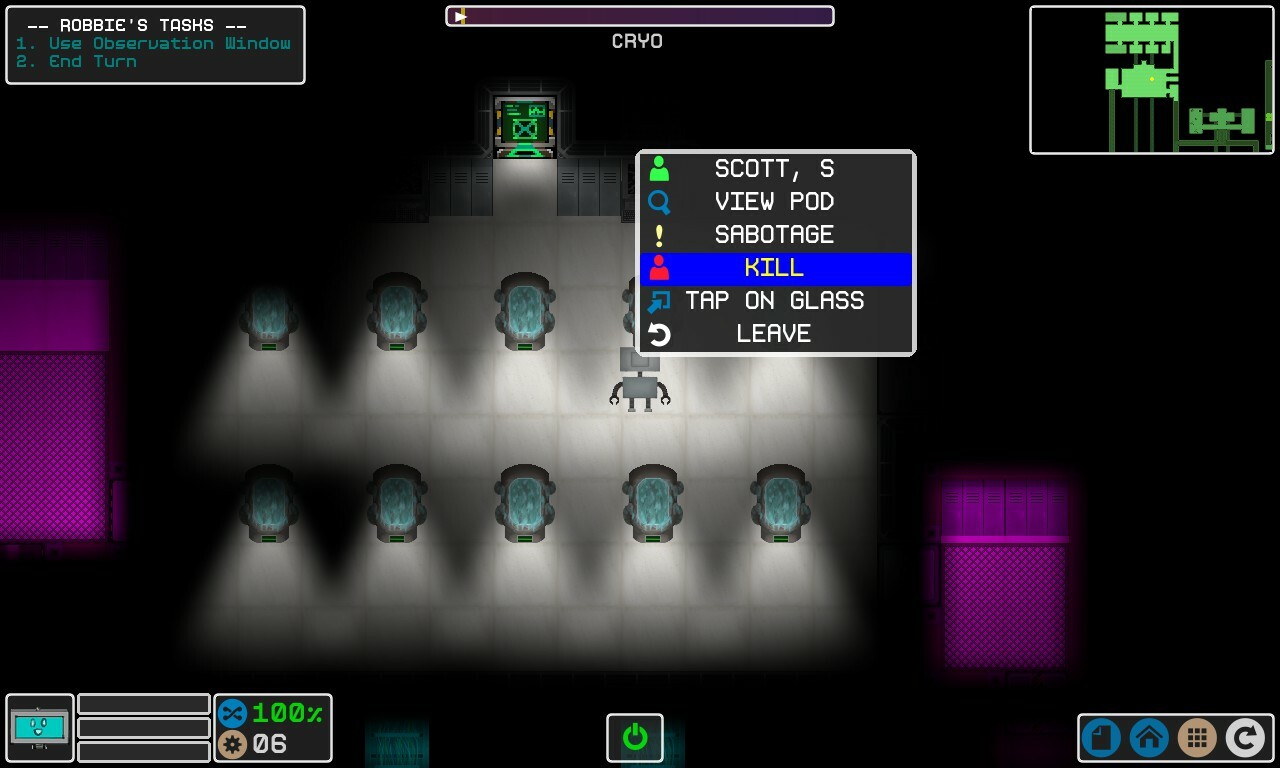Choose LEAVE in the pod context menu

pyautogui.click(x=775, y=333)
